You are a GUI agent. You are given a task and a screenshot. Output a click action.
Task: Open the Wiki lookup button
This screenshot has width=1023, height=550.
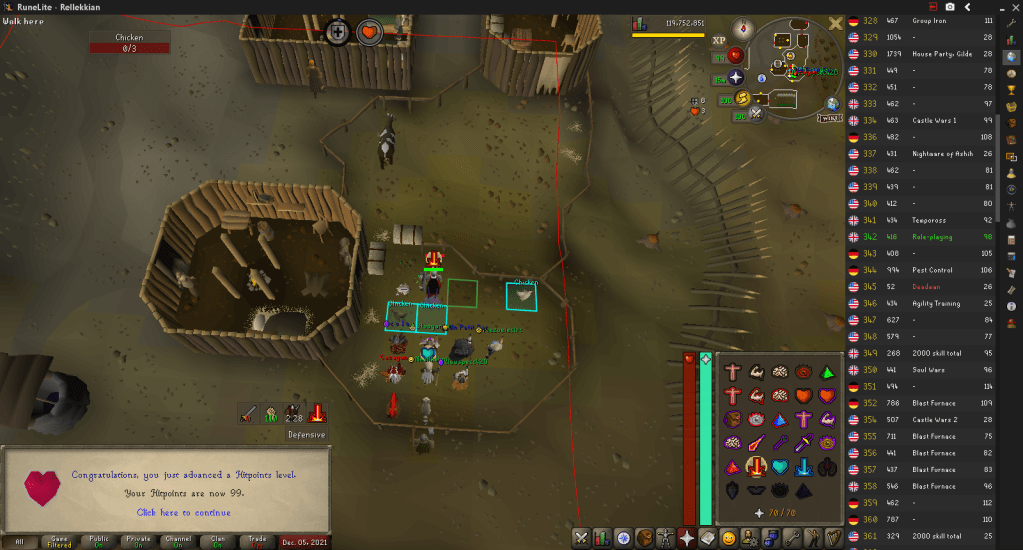pyautogui.click(x=828, y=118)
